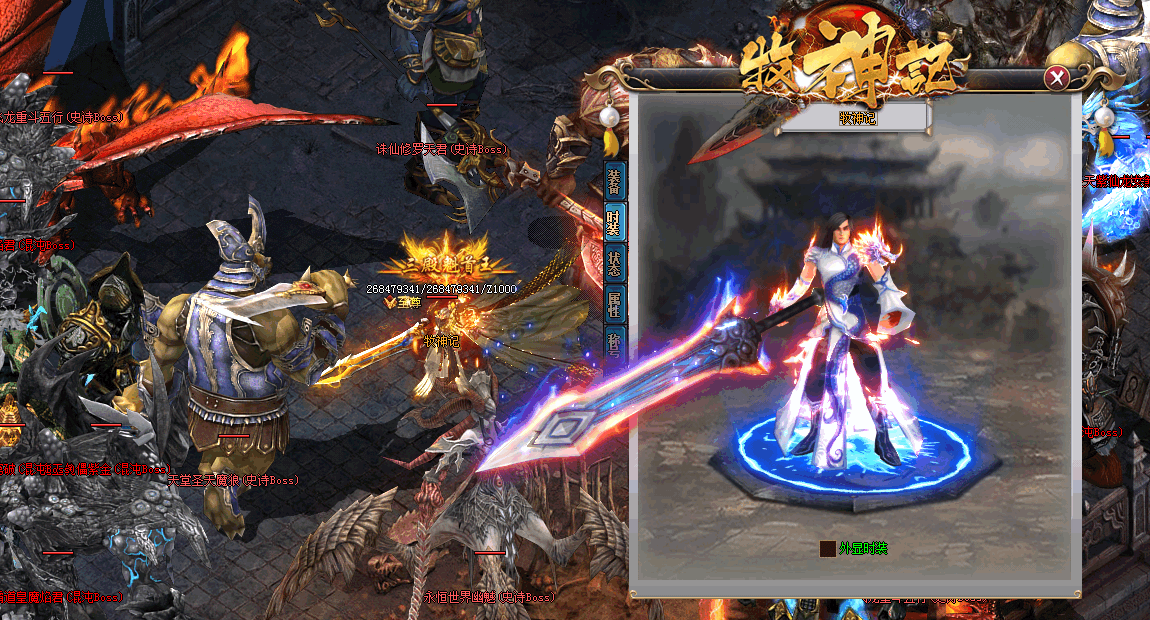Toggle the 外显时装 checkbox

click(827, 548)
